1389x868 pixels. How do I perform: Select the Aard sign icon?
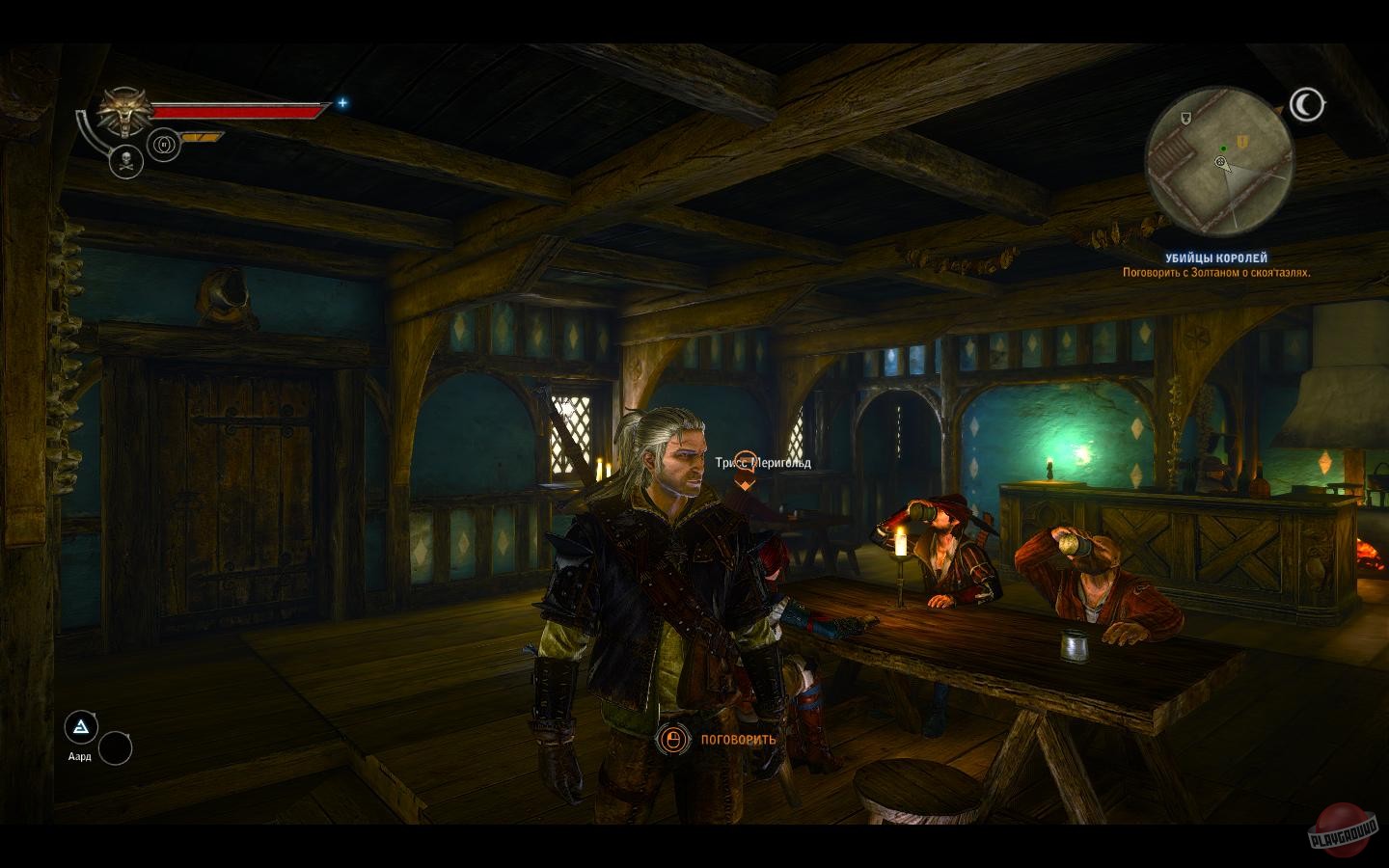click(x=80, y=728)
